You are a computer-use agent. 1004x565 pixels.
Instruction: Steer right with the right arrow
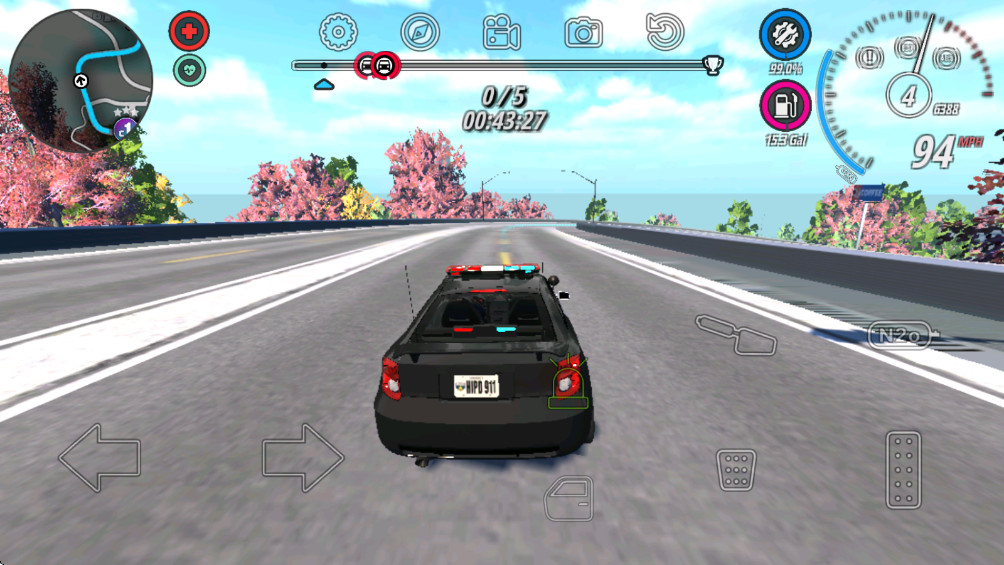click(x=303, y=457)
